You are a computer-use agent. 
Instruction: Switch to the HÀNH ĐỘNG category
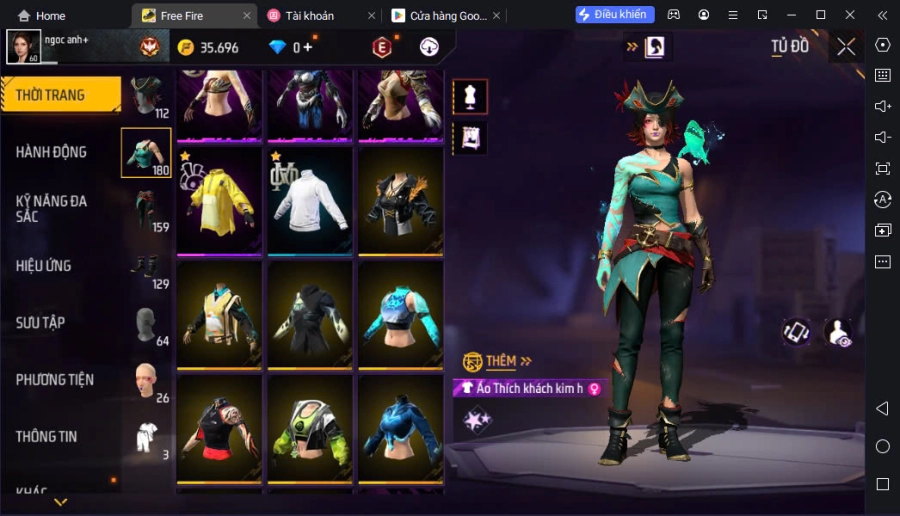52,152
